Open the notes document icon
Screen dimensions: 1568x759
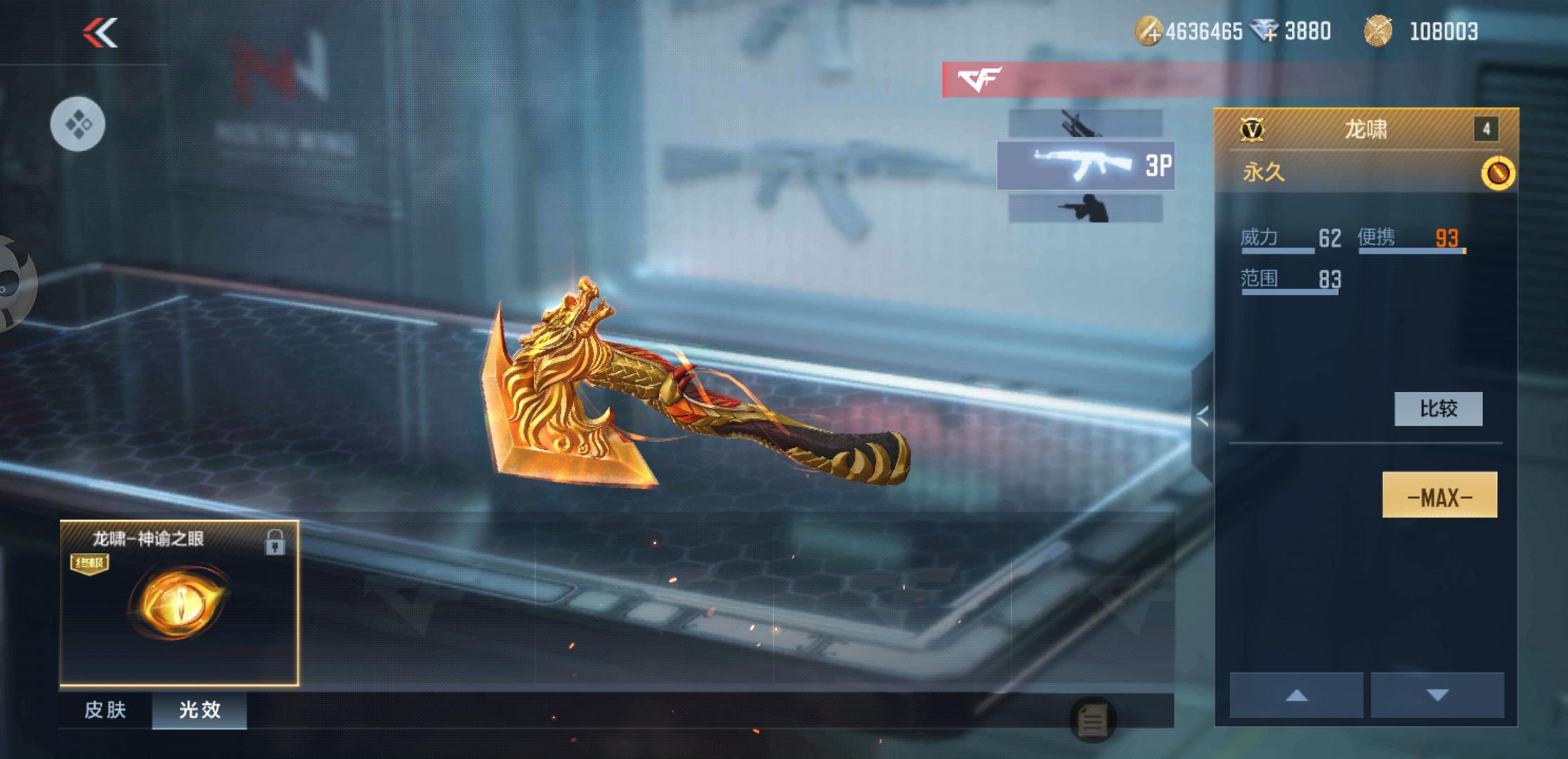[x=1092, y=720]
